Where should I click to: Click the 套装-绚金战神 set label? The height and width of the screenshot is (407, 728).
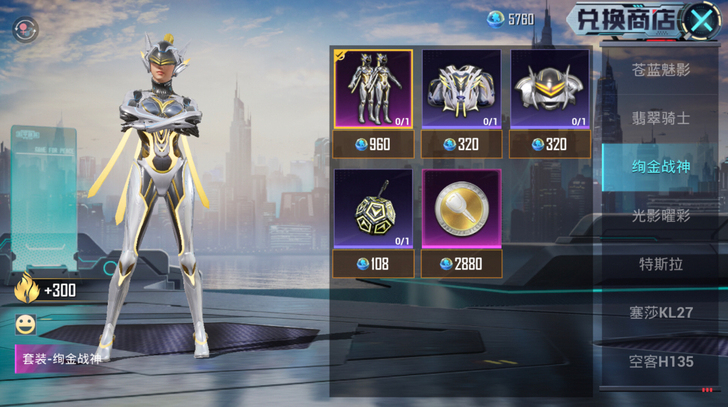[62, 356]
